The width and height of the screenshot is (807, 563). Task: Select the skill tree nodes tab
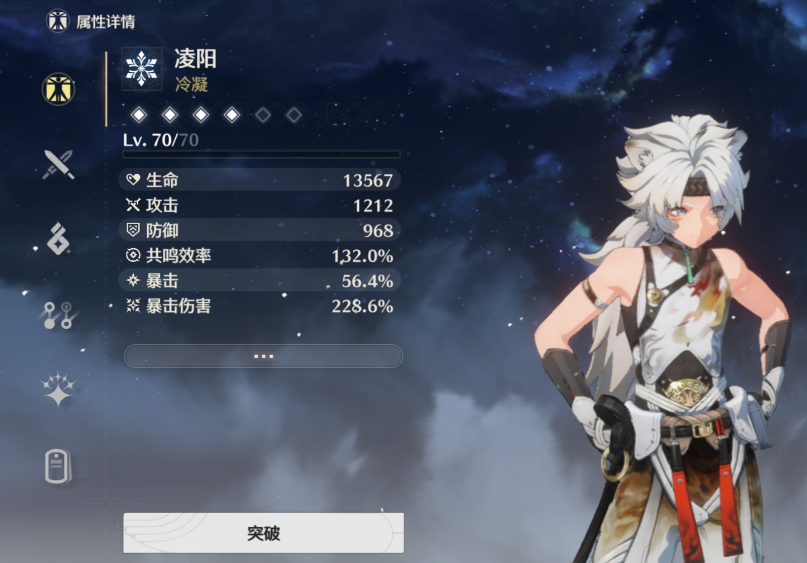click(x=58, y=314)
